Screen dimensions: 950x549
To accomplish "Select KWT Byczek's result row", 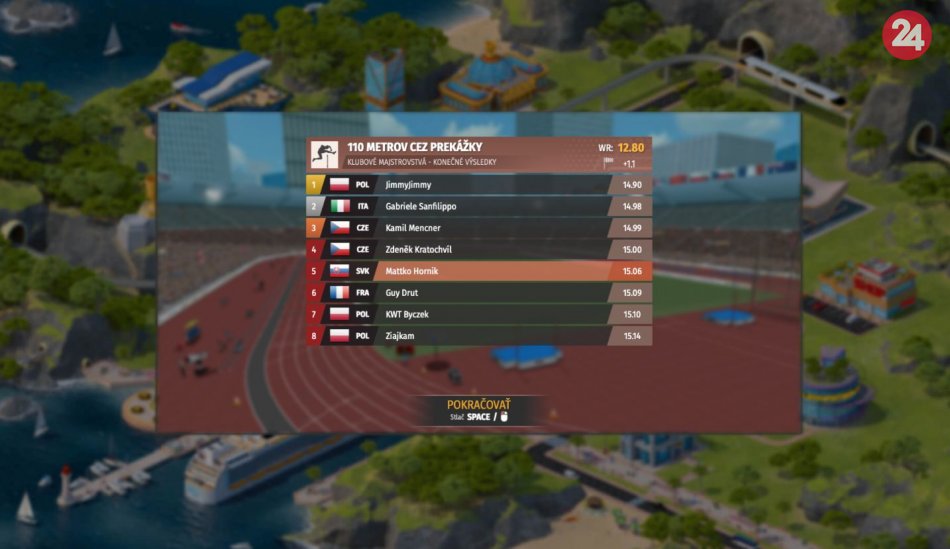I will 480,314.
